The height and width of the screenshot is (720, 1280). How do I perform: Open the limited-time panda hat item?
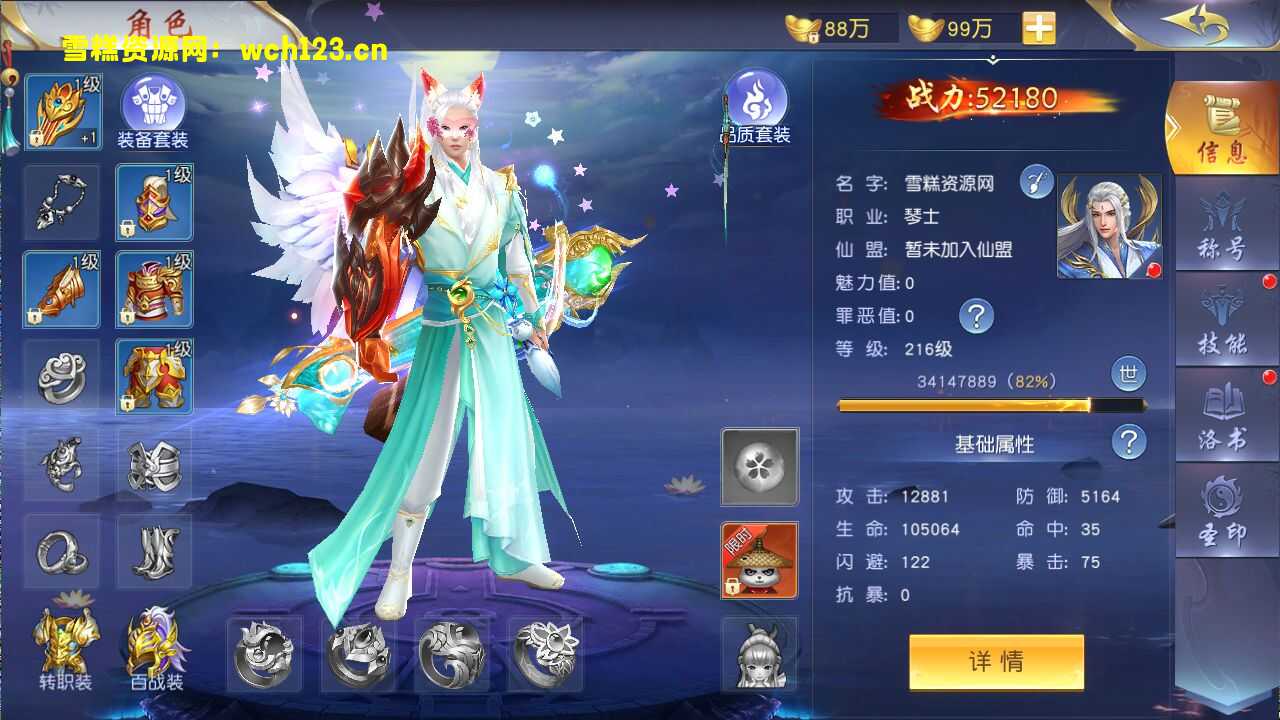(x=758, y=560)
